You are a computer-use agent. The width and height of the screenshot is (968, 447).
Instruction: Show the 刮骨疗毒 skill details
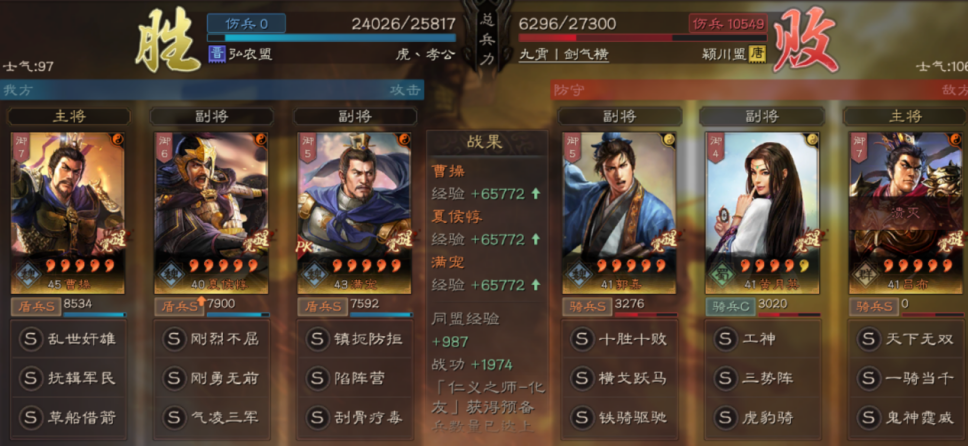pos(354,417)
